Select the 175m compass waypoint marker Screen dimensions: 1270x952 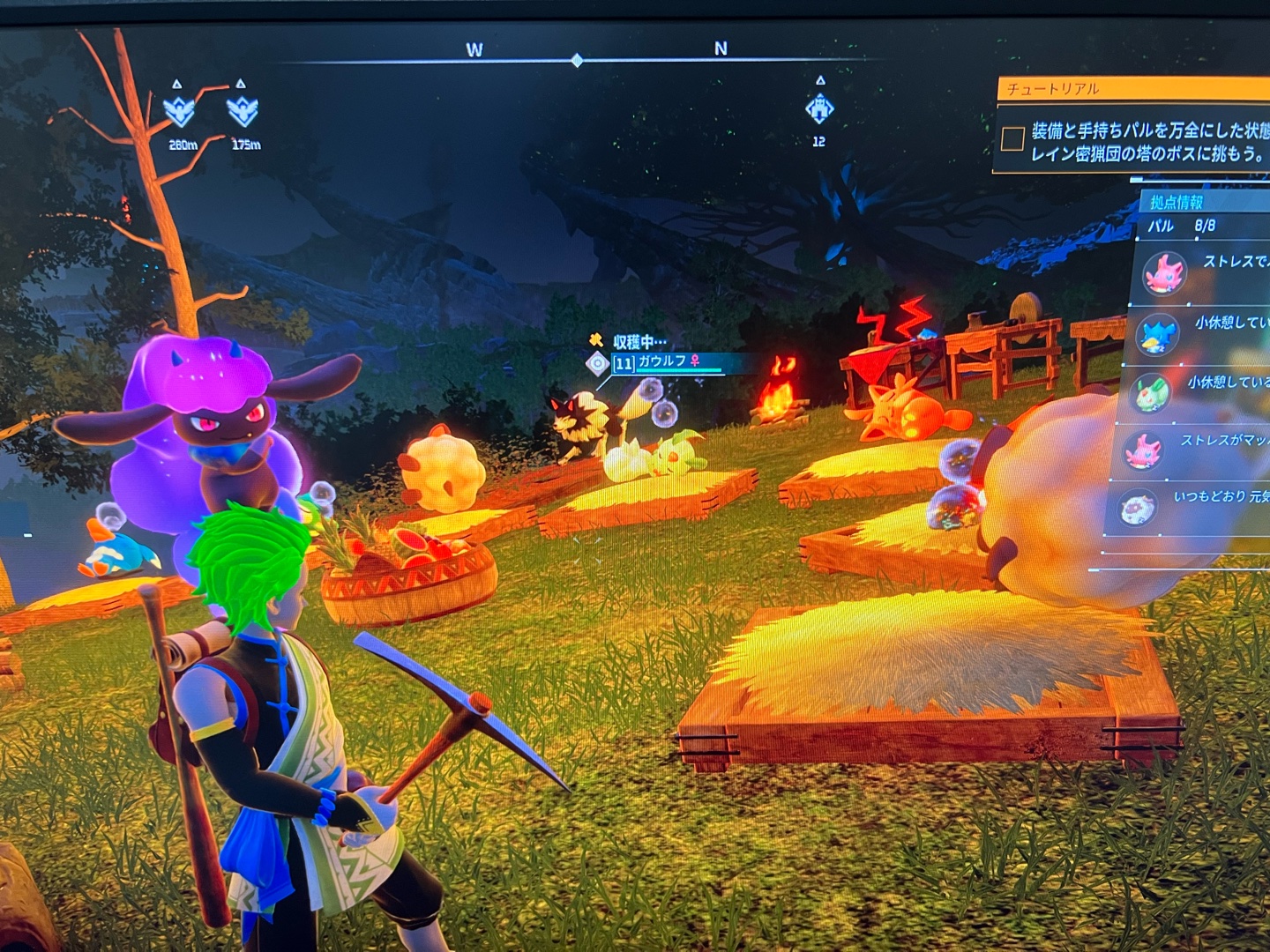[x=243, y=111]
